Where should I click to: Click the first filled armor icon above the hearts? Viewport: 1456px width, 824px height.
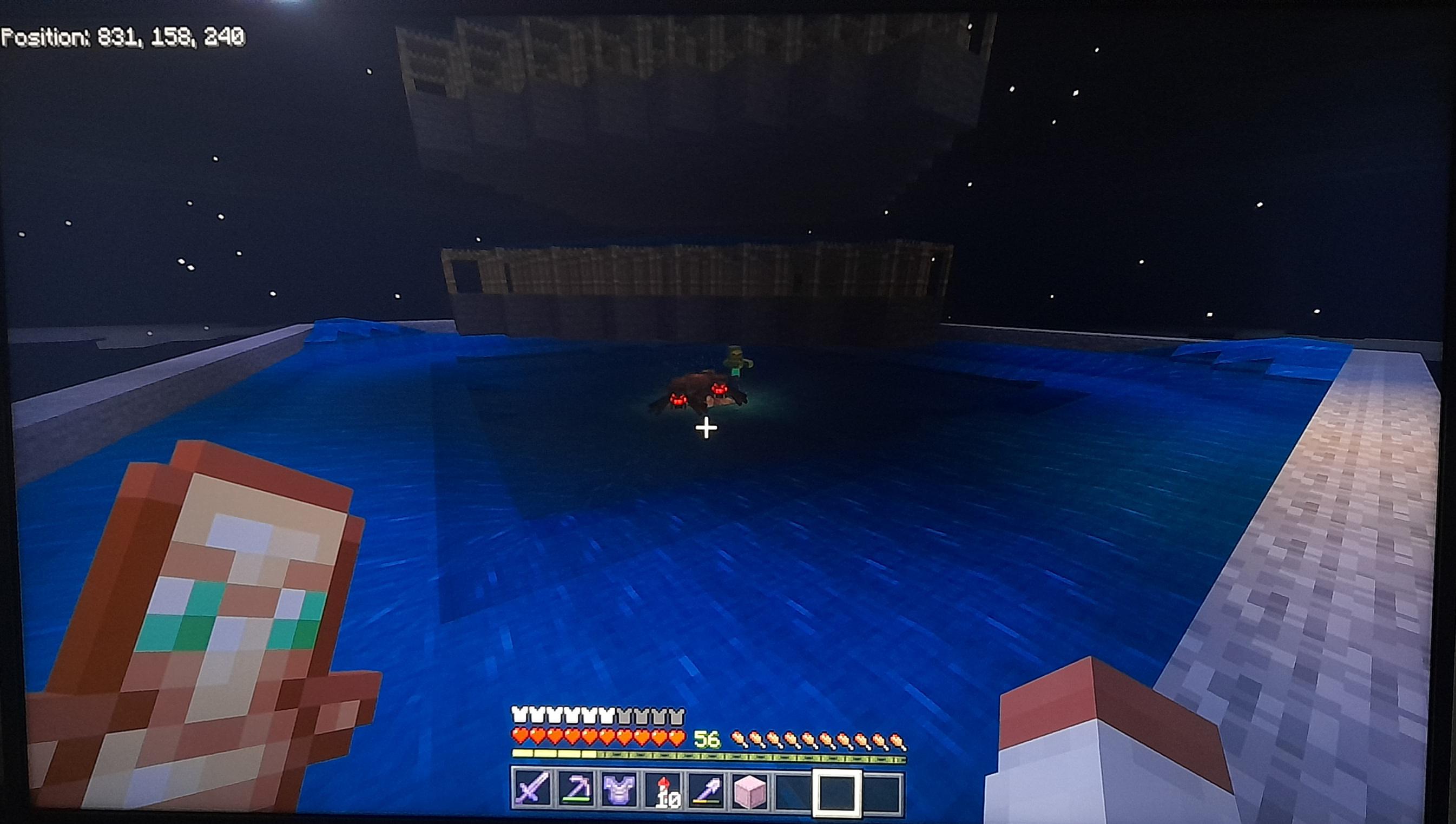(x=519, y=715)
